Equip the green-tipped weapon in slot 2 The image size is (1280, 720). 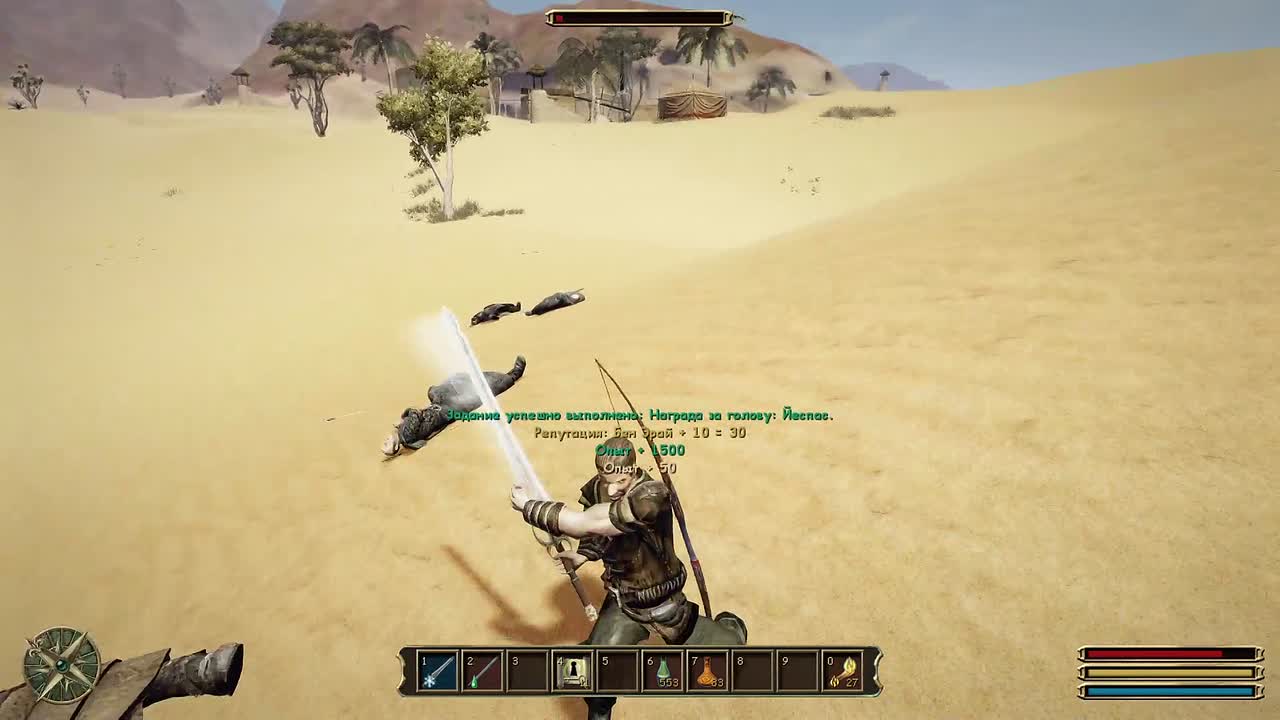(x=483, y=671)
